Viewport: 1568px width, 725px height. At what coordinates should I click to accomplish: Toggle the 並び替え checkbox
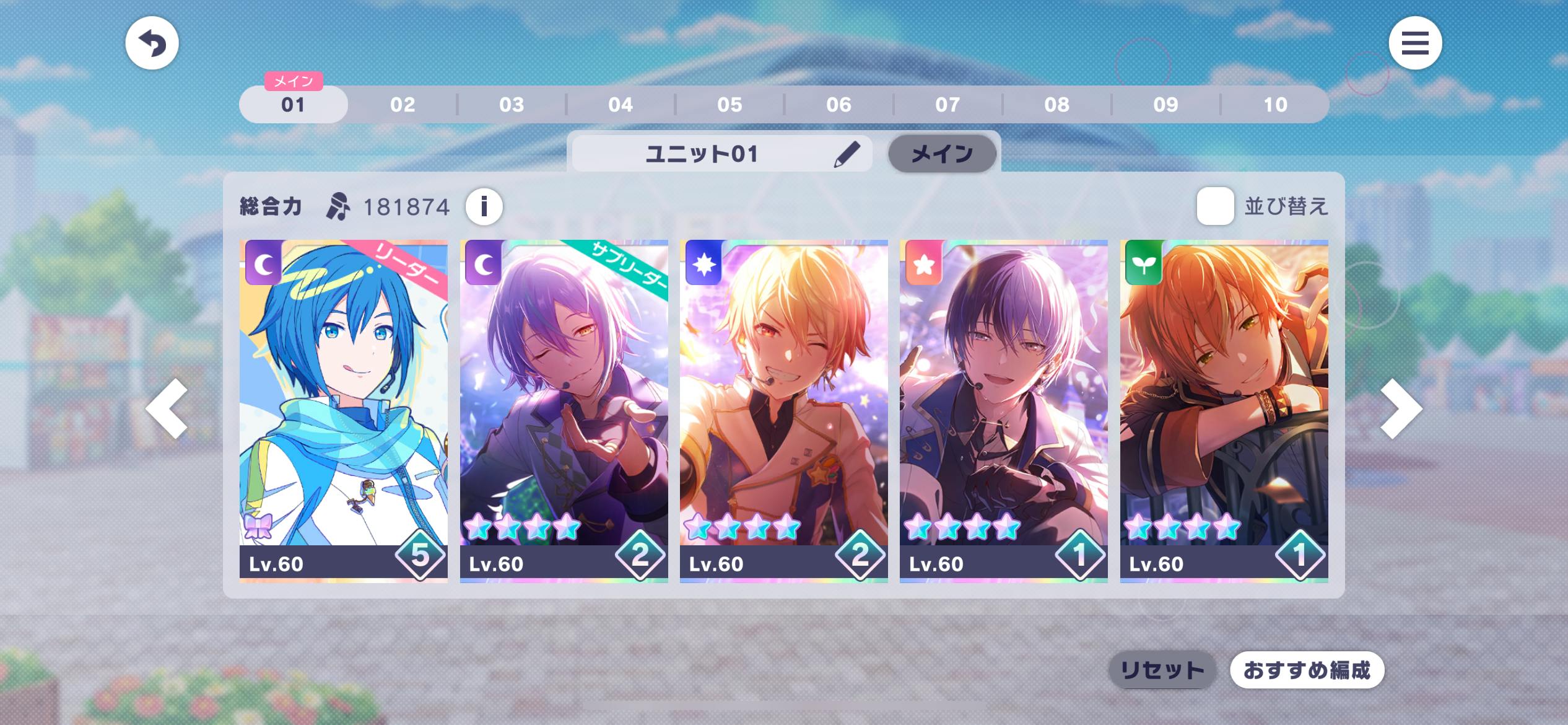coord(1215,206)
